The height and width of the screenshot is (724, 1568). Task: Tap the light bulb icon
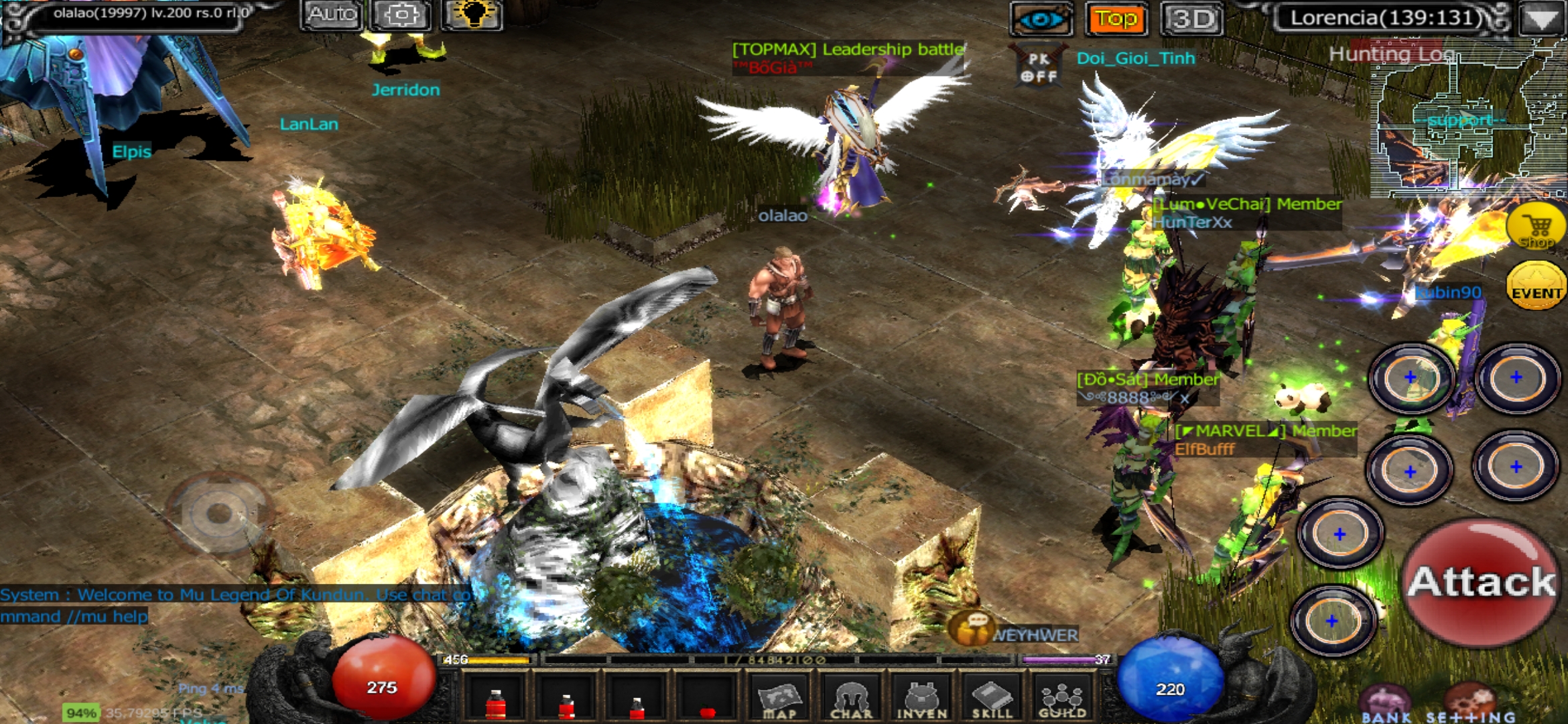[472, 16]
